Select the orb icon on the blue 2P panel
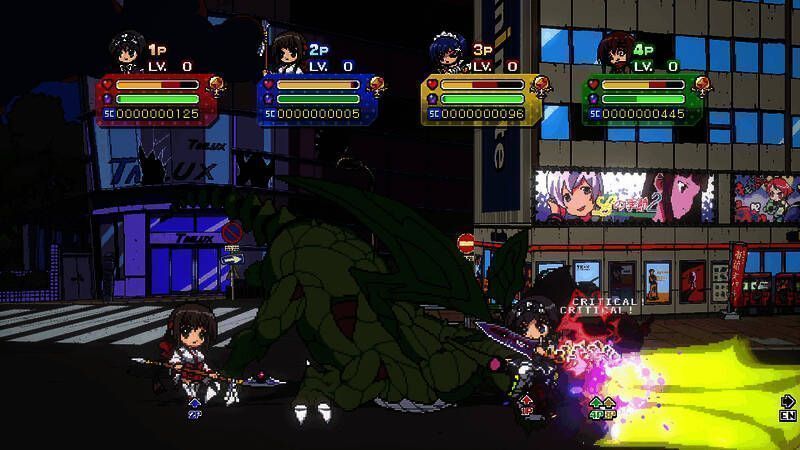This screenshot has width=800, height=450. click(376, 86)
